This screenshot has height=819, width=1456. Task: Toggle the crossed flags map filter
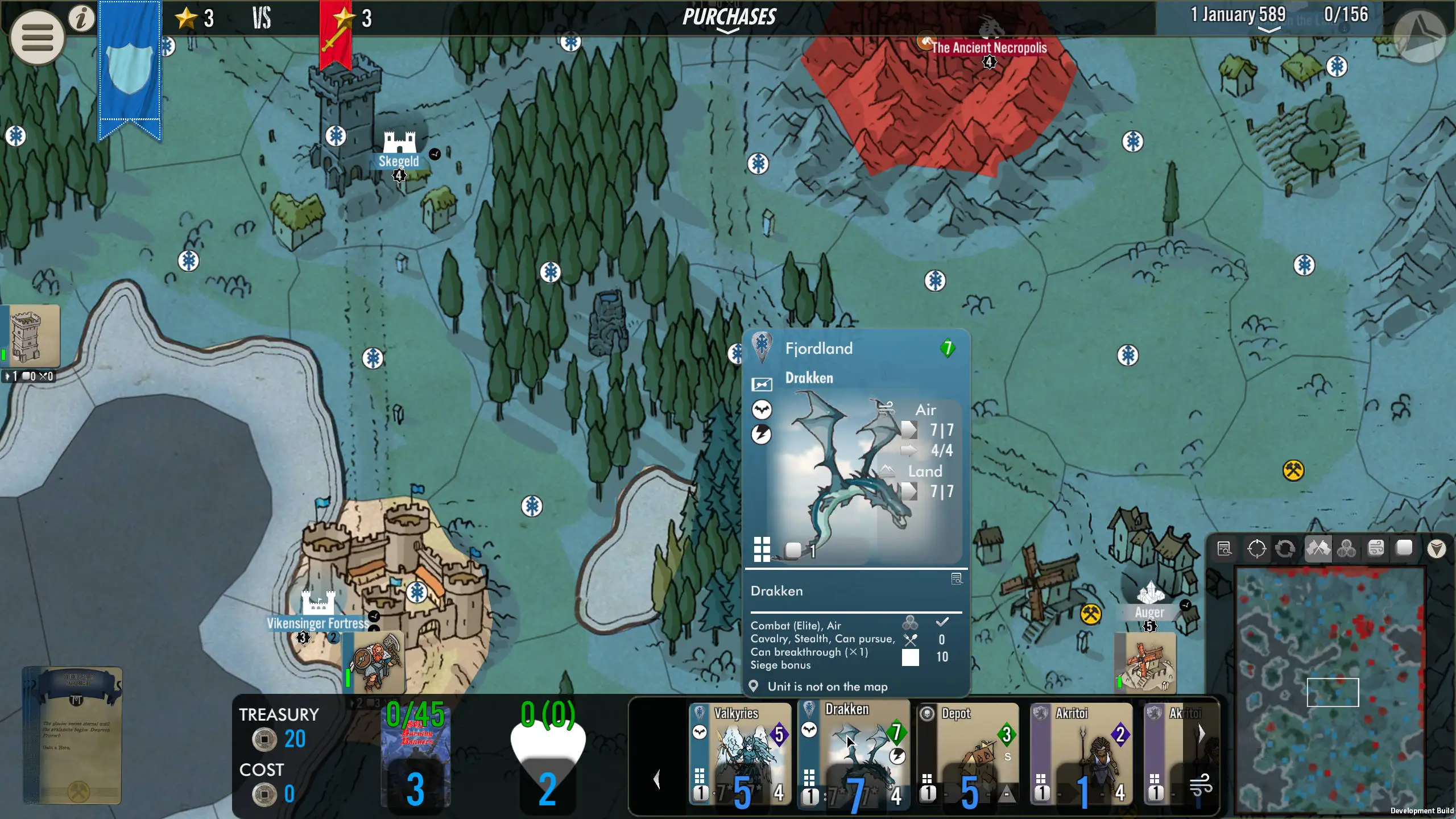point(1318,549)
